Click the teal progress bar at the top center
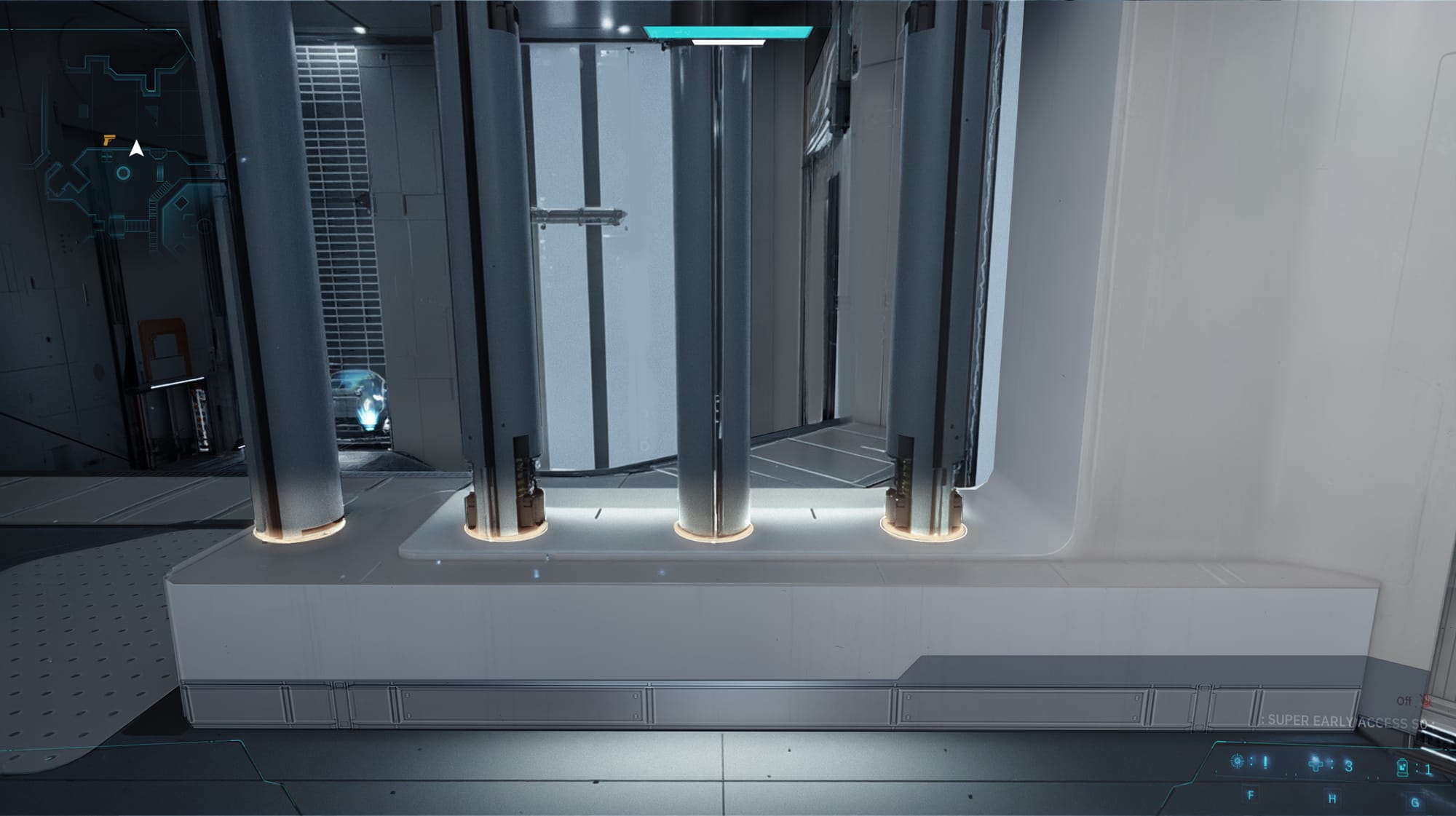The width and height of the screenshot is (1456, 816). click(726, 32)
